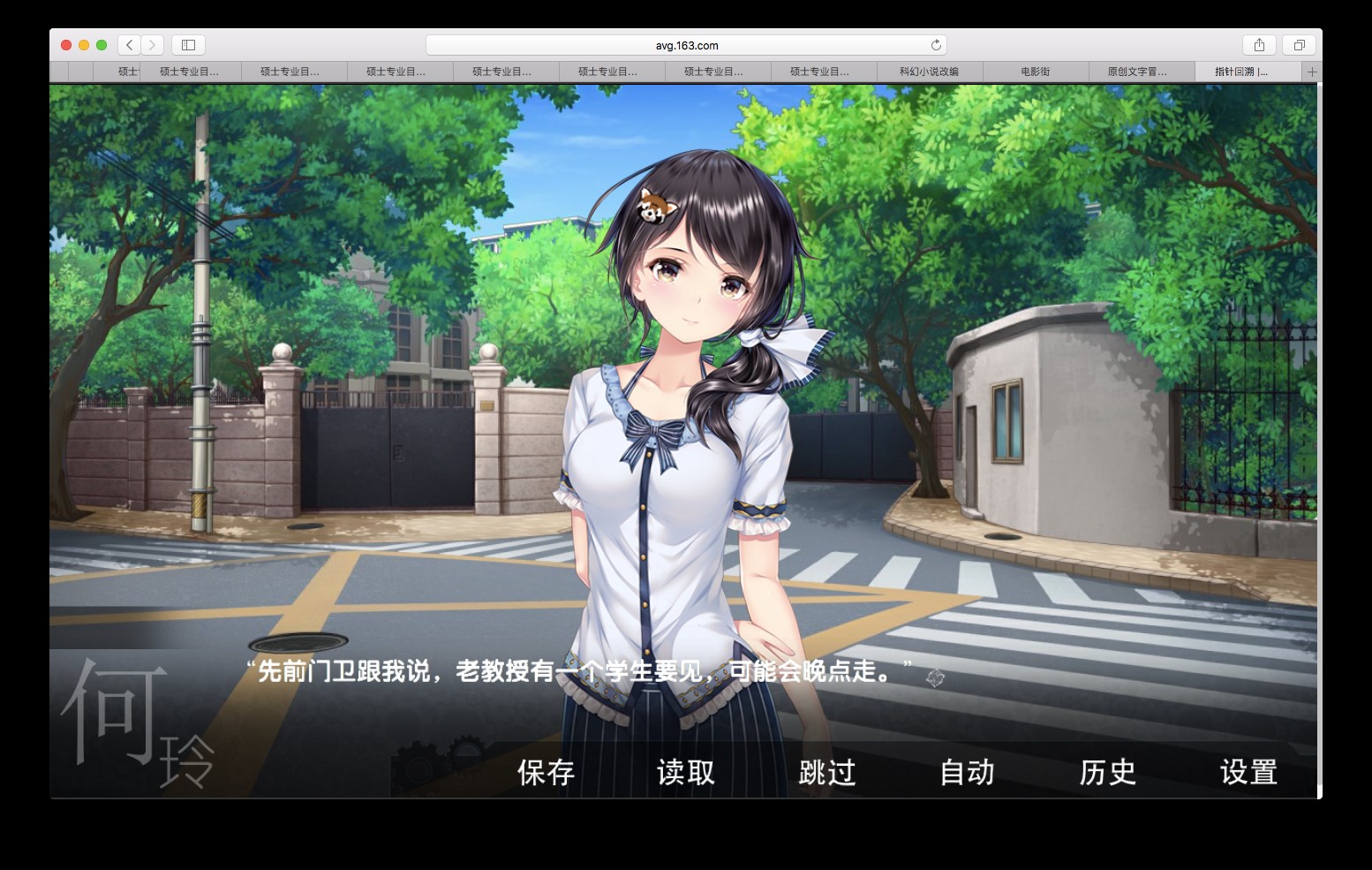Reload the page in the browser
This screenshot has width=1372, height=870.
tap(936, 45)
